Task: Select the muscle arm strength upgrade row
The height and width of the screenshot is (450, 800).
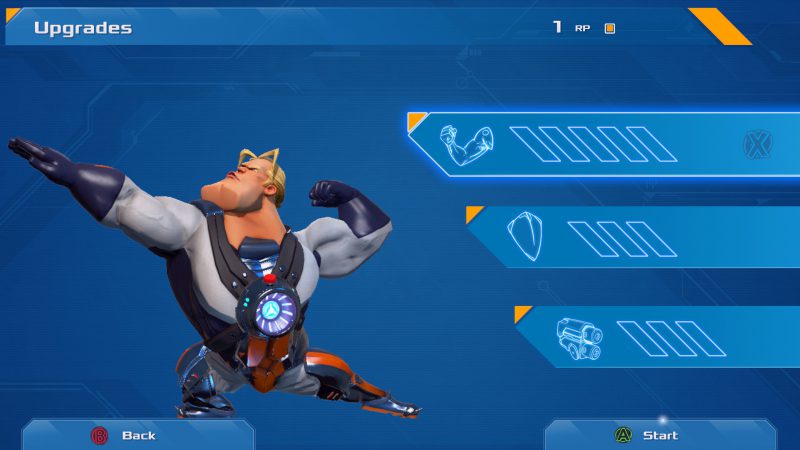Action: [600, 145]
